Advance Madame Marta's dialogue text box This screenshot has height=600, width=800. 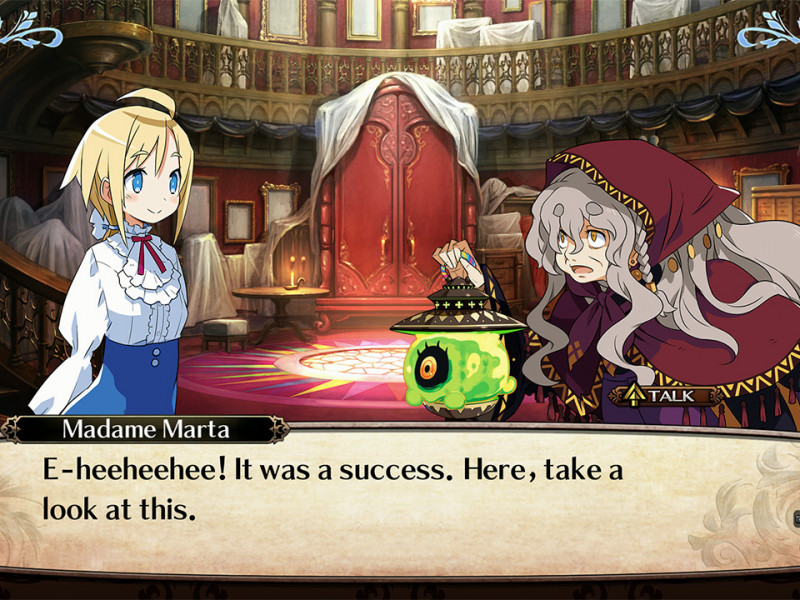[400, 497]
